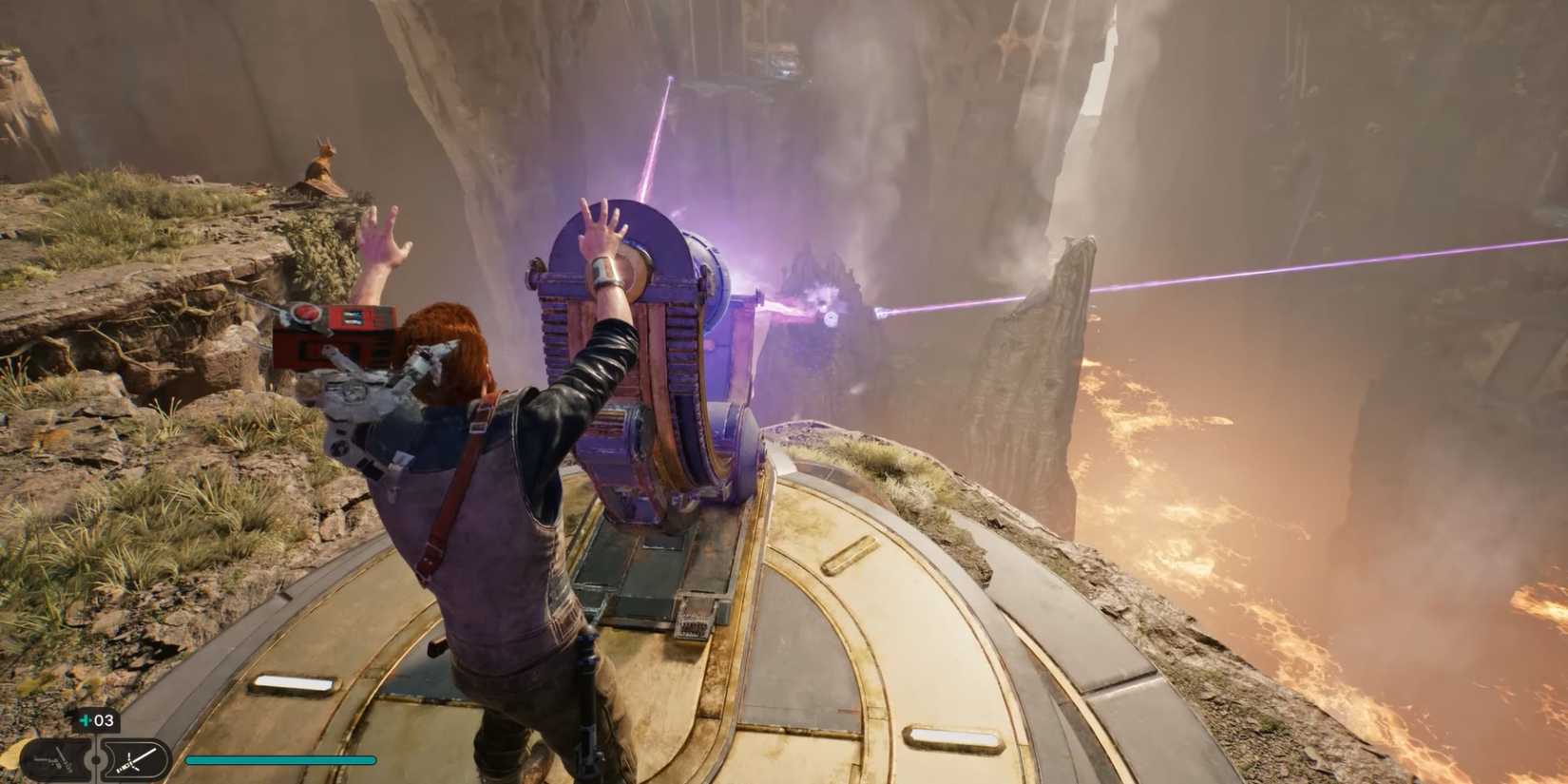Click the circular stance divider emblem
1568x784 pixels.
[94, 758]
